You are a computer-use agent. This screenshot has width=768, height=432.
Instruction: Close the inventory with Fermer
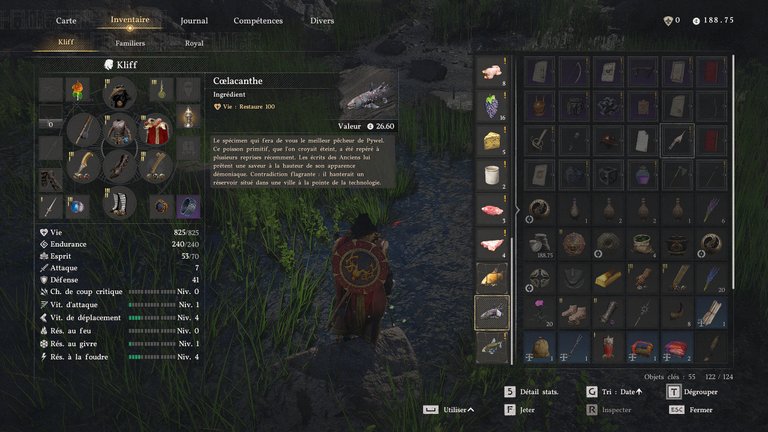[700, 409]
